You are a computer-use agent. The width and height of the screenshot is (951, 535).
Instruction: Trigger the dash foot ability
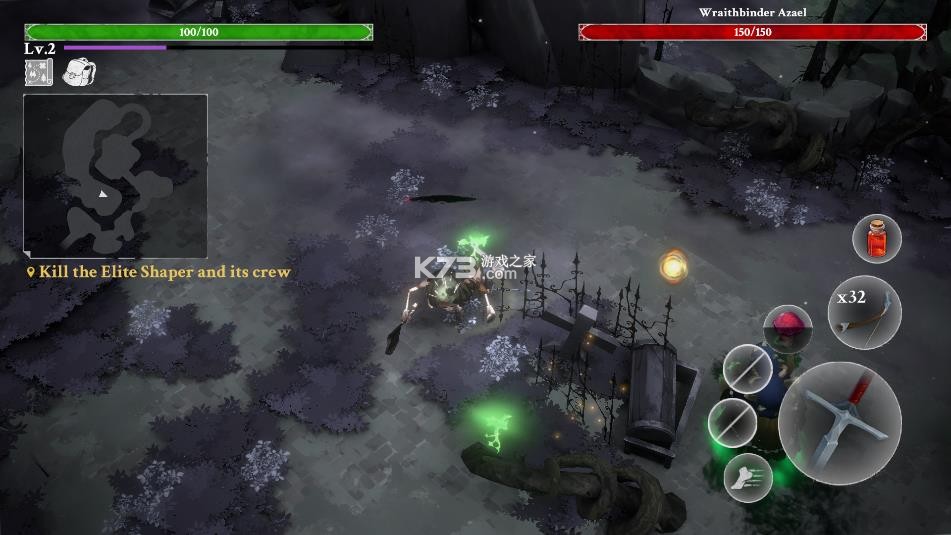coord(748,477)
